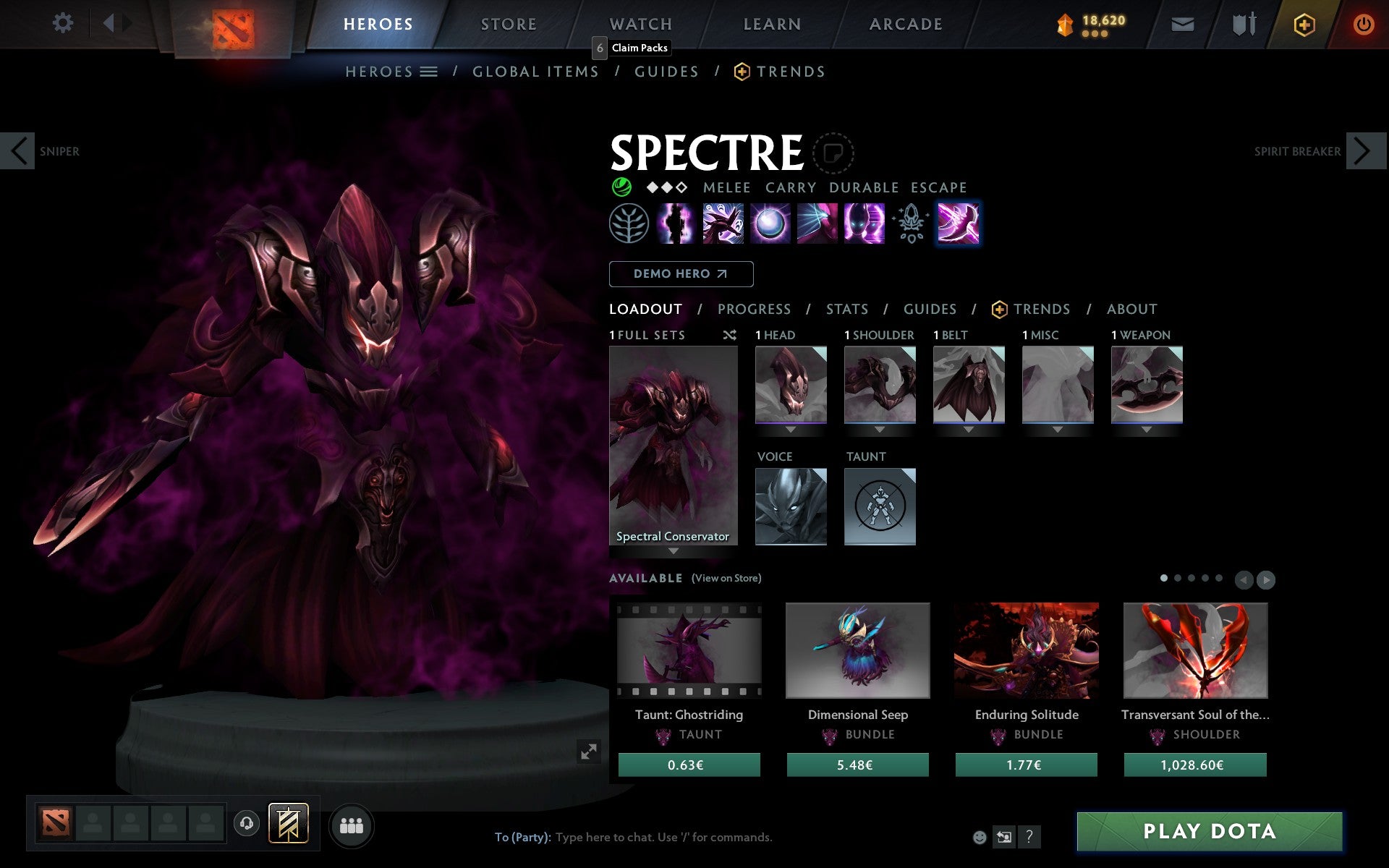The width and height of the screenshot is (1389, 868).
Task: Open the friends list icon
Action: tap(352, 825)
